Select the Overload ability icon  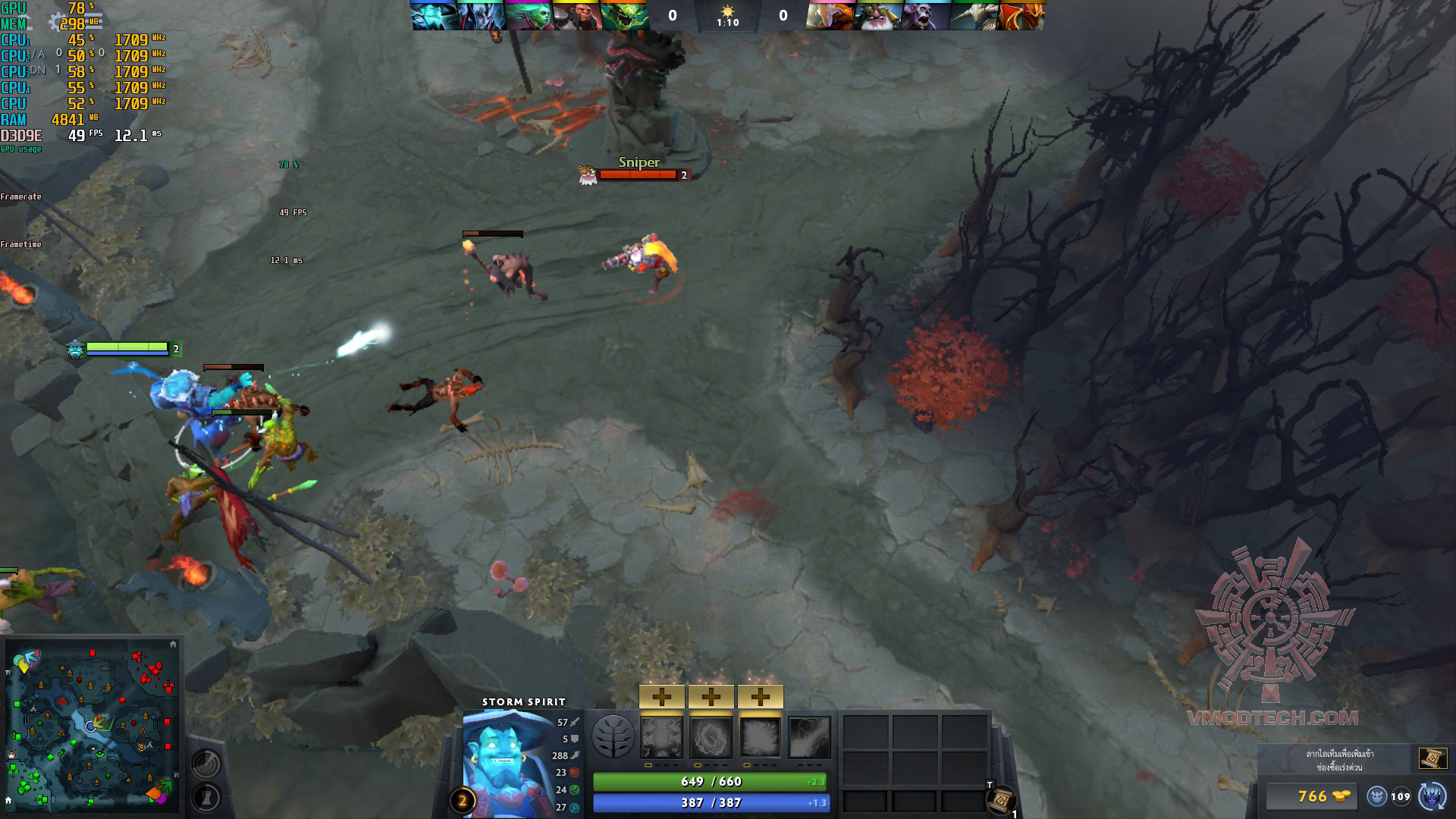tap(760, 737)
